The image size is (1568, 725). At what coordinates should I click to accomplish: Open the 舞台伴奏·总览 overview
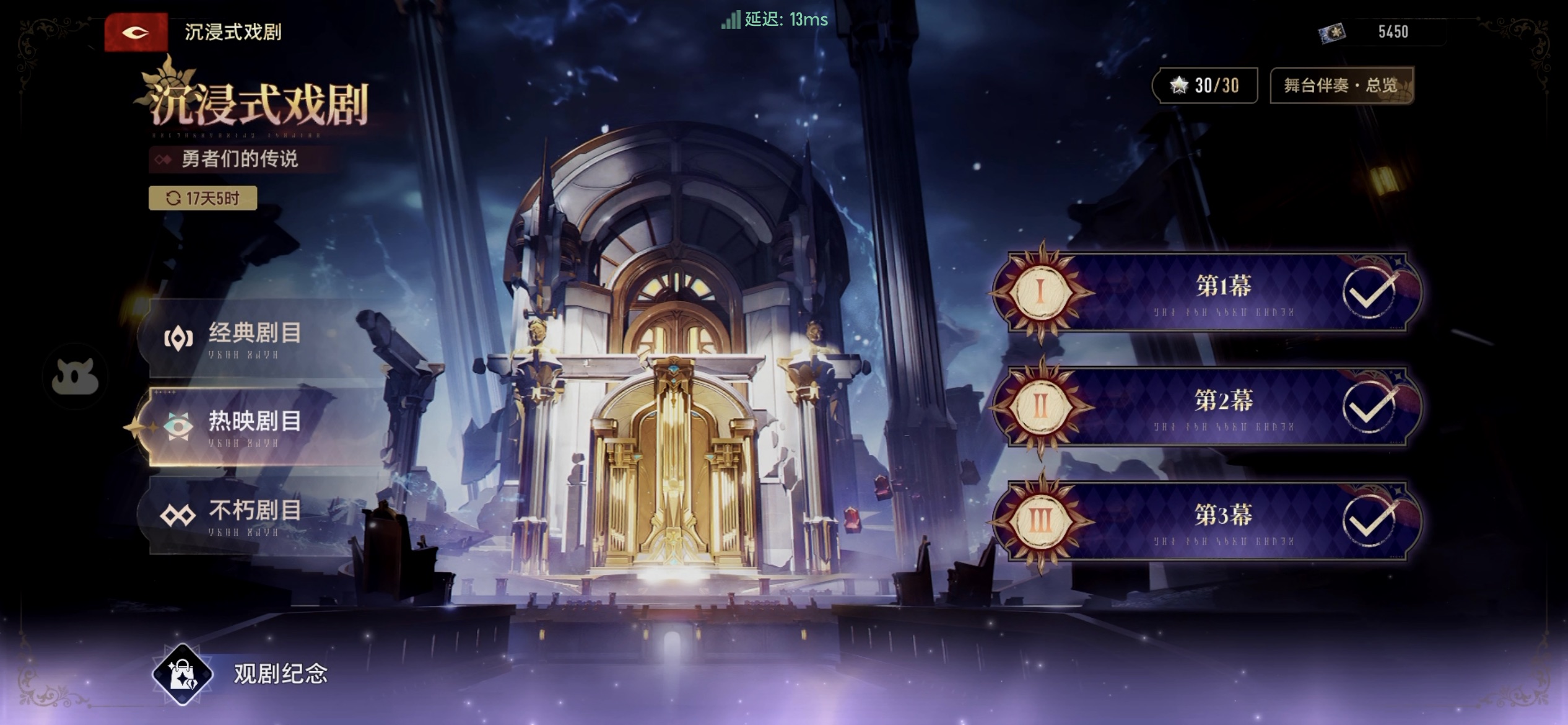click(x=1341, y=86)
